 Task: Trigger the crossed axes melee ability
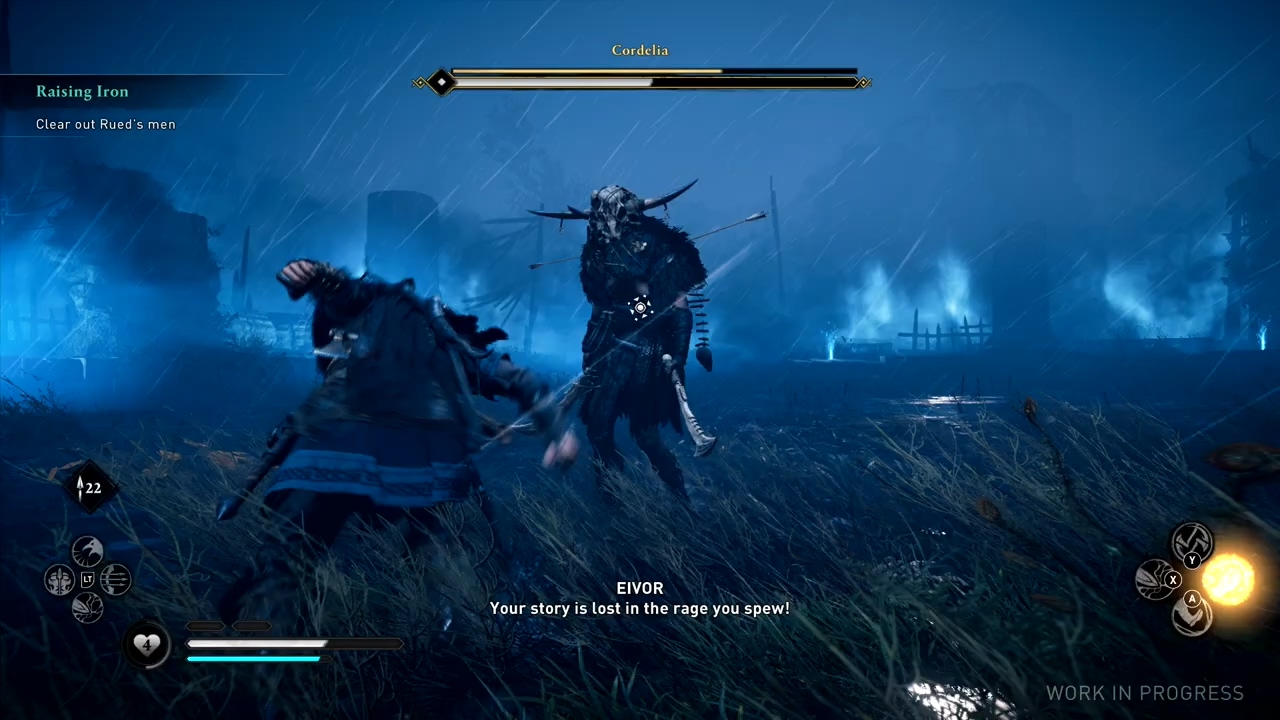point(1192,543)
